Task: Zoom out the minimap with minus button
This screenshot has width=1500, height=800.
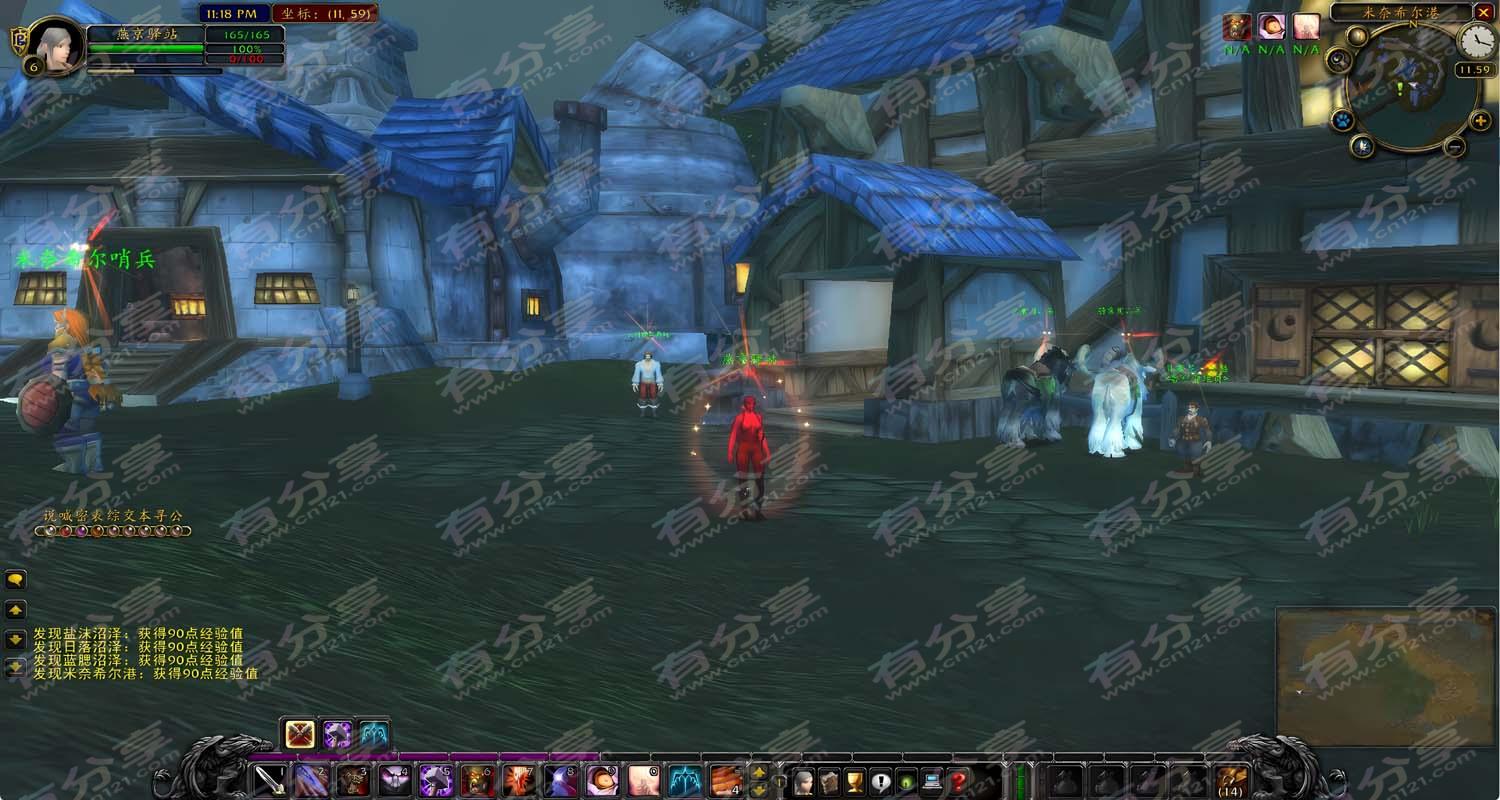Action: point(1455,147)
